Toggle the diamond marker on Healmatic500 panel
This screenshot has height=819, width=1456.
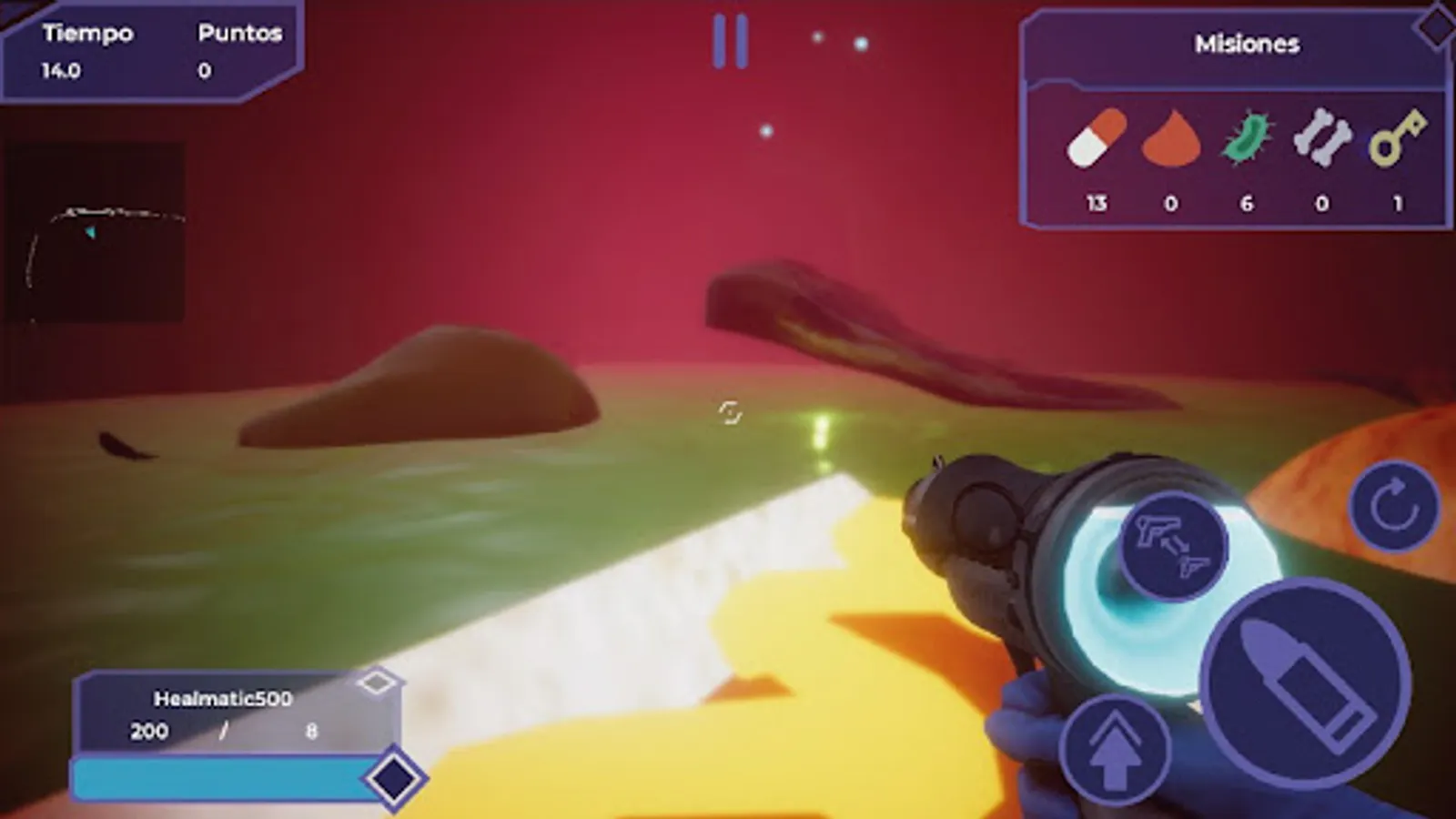[x=379, y=681]
